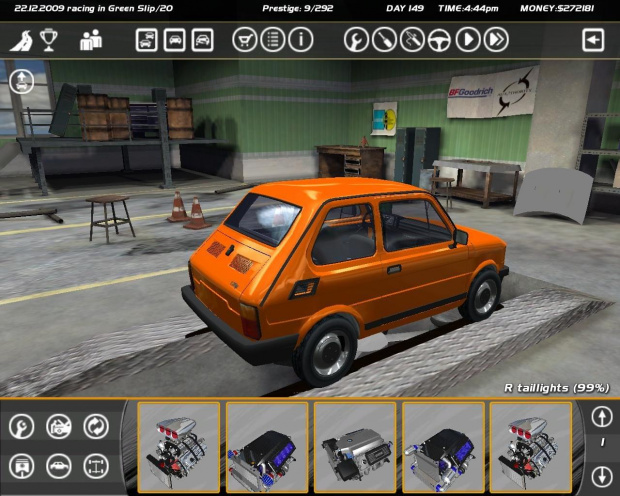Open the shopping cart parts shop
Viewport: 620px width, 496px height.
(244, 40)
